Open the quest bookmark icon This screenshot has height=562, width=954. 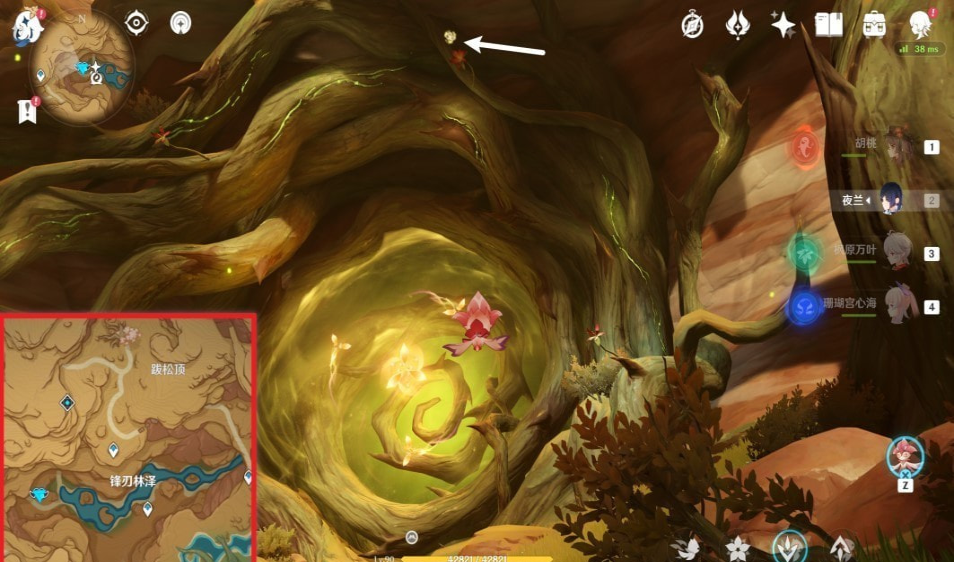point(26,111)
